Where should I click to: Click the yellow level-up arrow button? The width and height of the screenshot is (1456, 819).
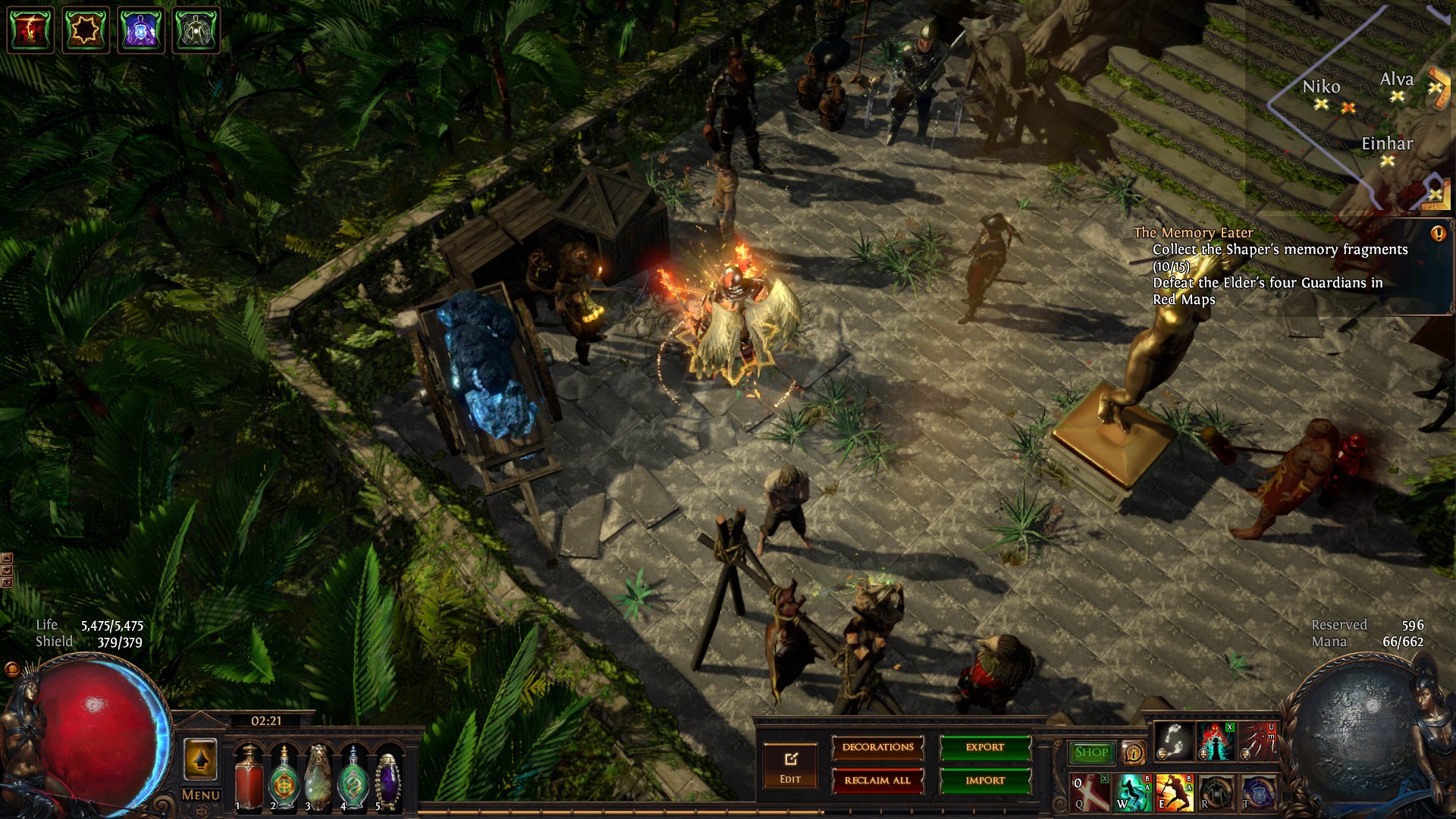coord(200,760)
